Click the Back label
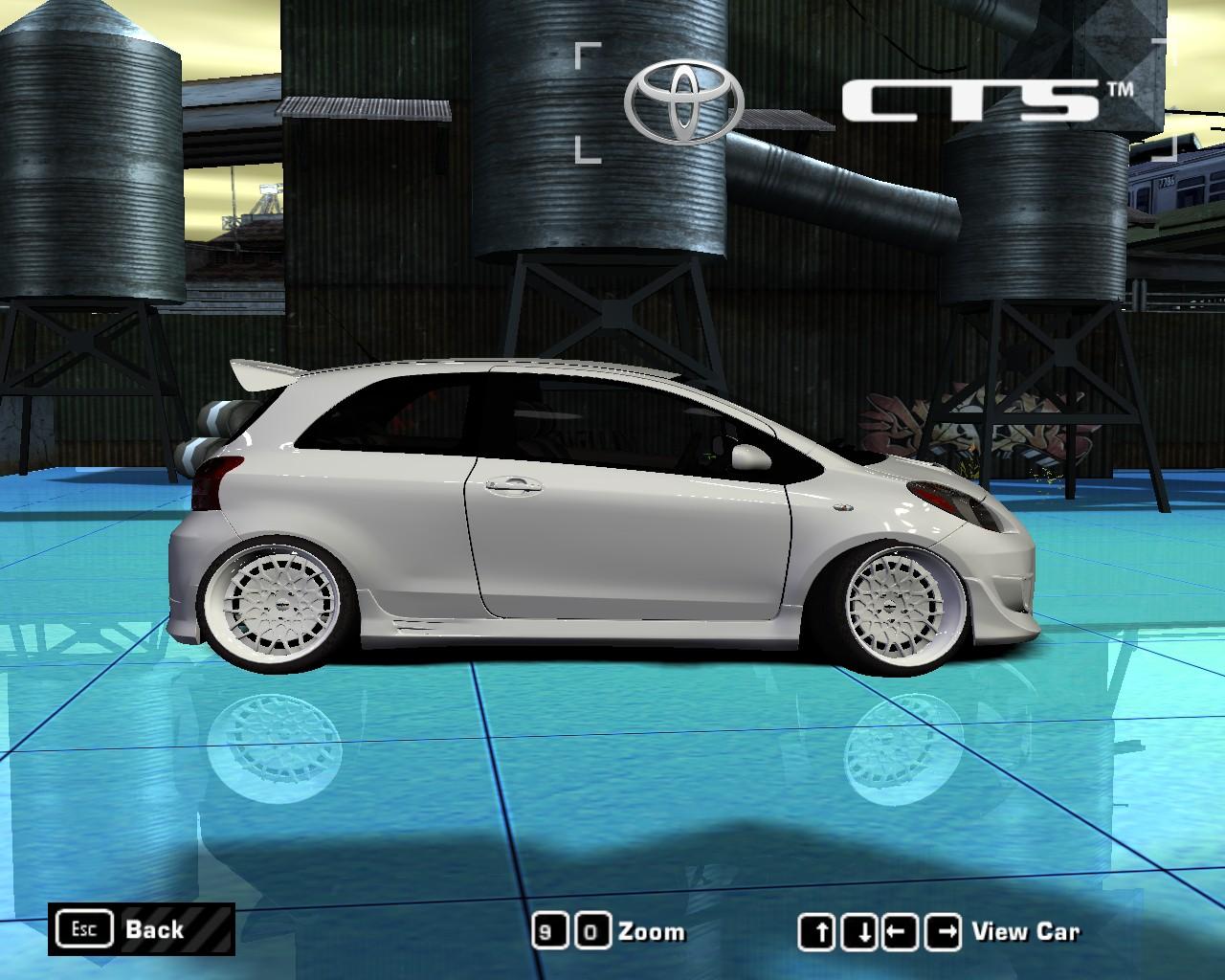The height and width of the screenshot is (980, 1225). pos(153,929)
